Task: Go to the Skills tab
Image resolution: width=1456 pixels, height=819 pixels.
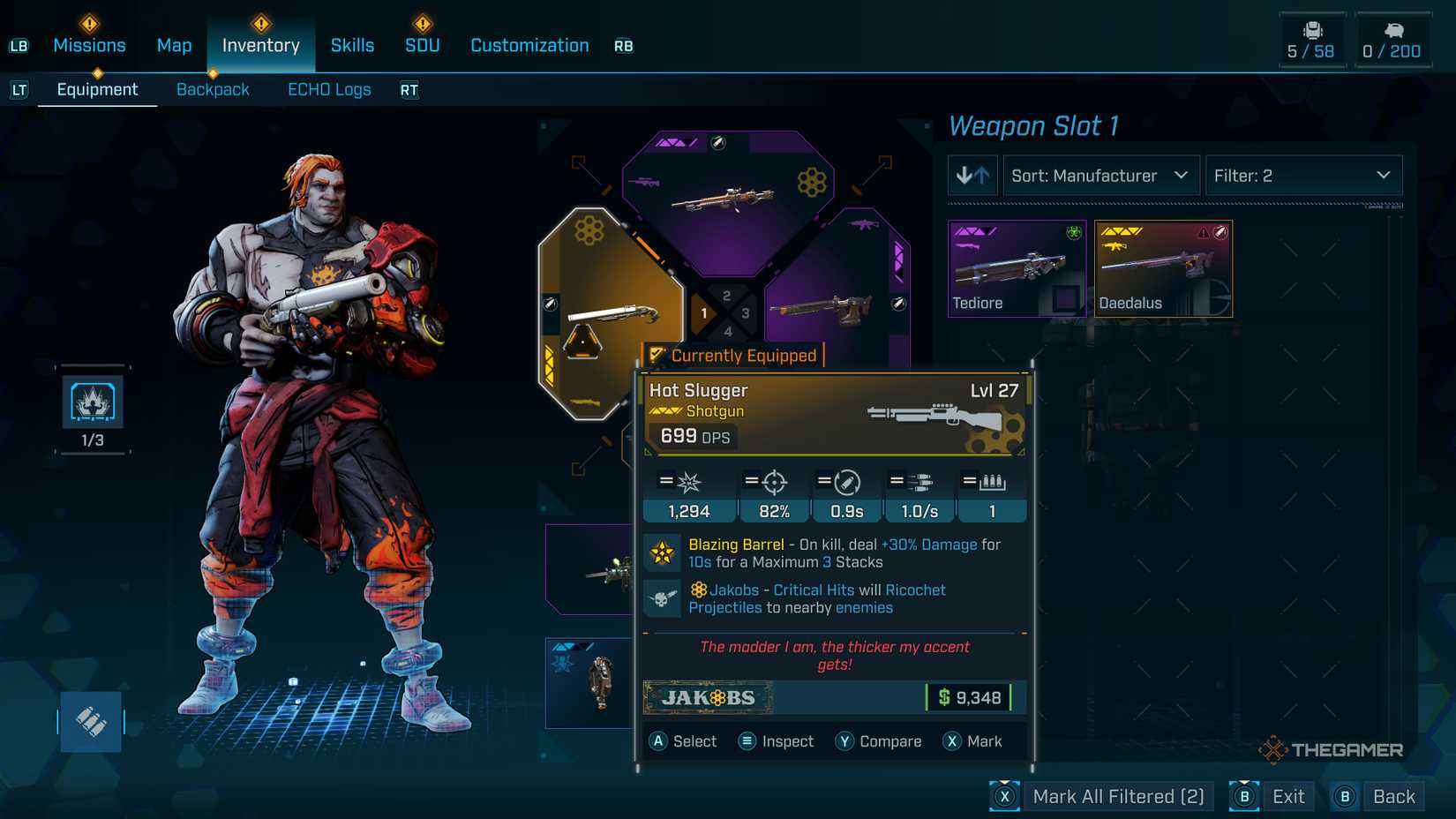Action: coord(352,45)
